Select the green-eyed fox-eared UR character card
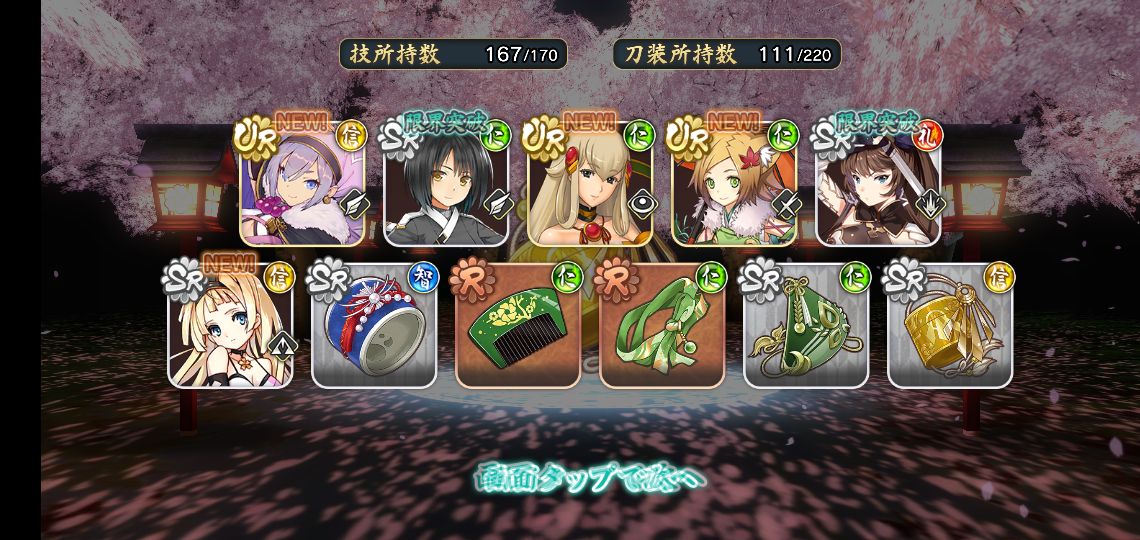The image size is (1140, 540). pos(734,185)
